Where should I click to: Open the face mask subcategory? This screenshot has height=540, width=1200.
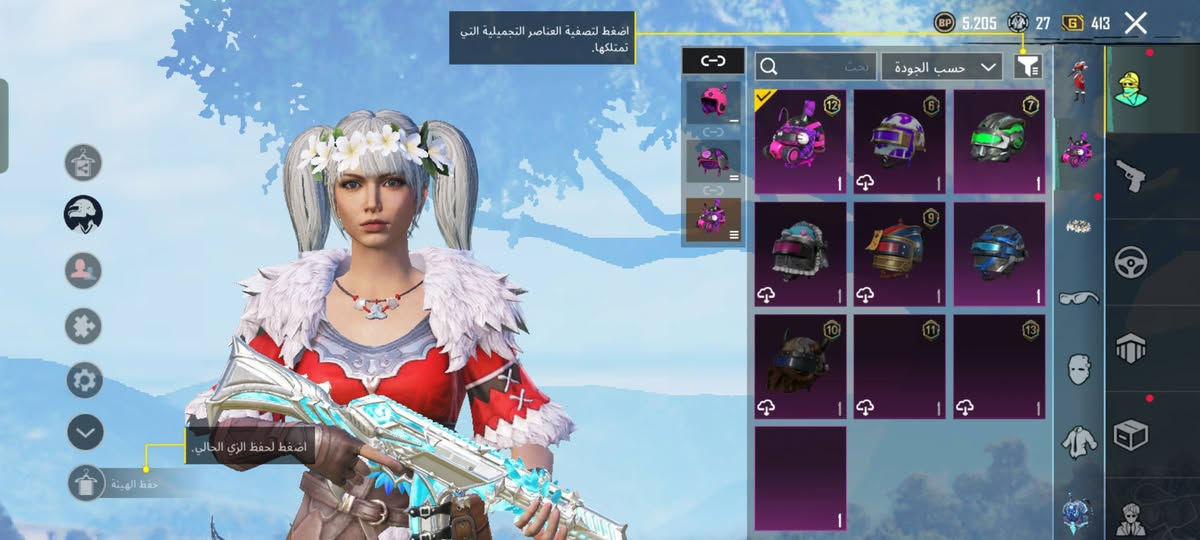tap(1080, 369)
